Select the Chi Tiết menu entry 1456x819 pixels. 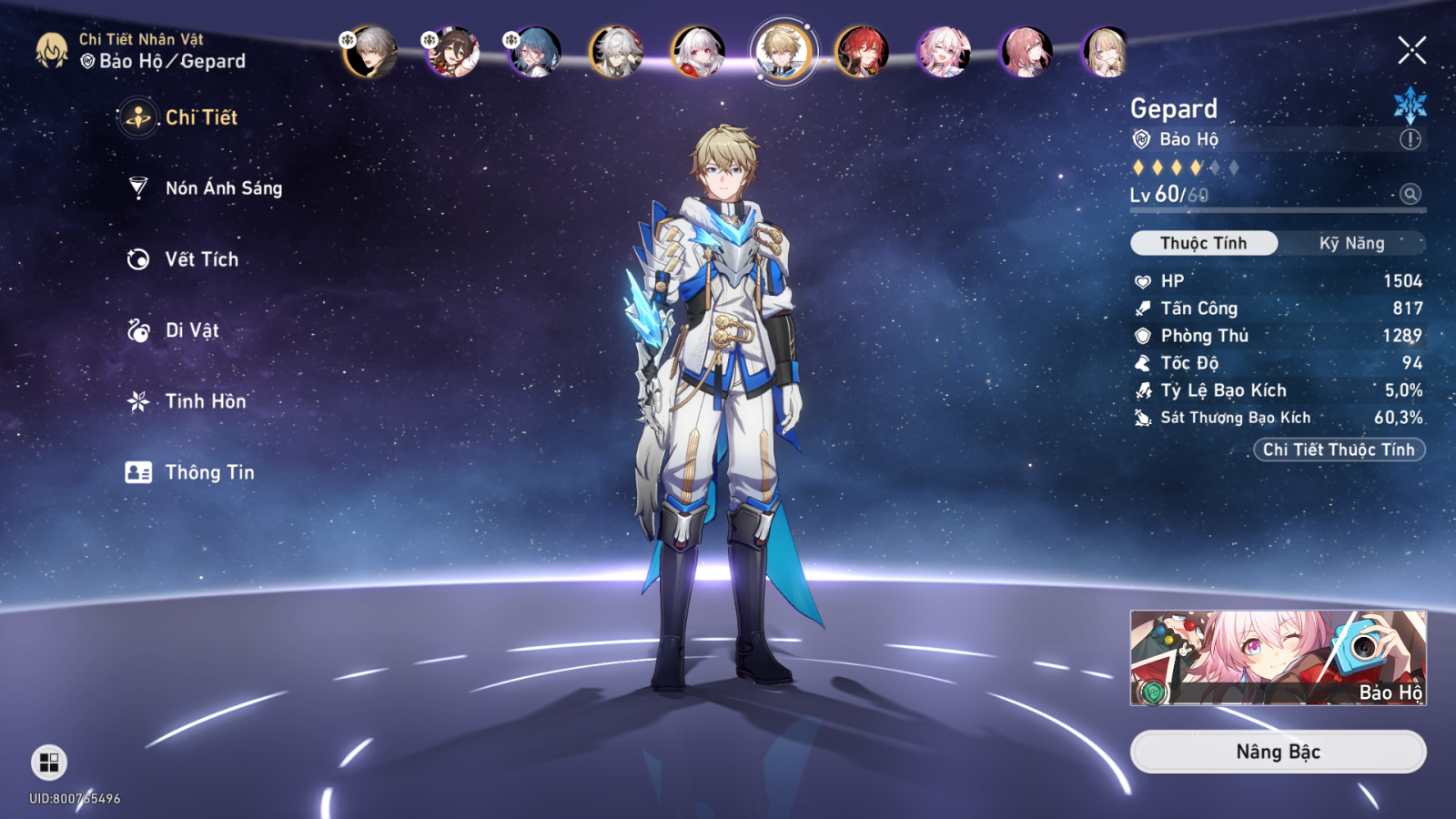tap(200, 117)
